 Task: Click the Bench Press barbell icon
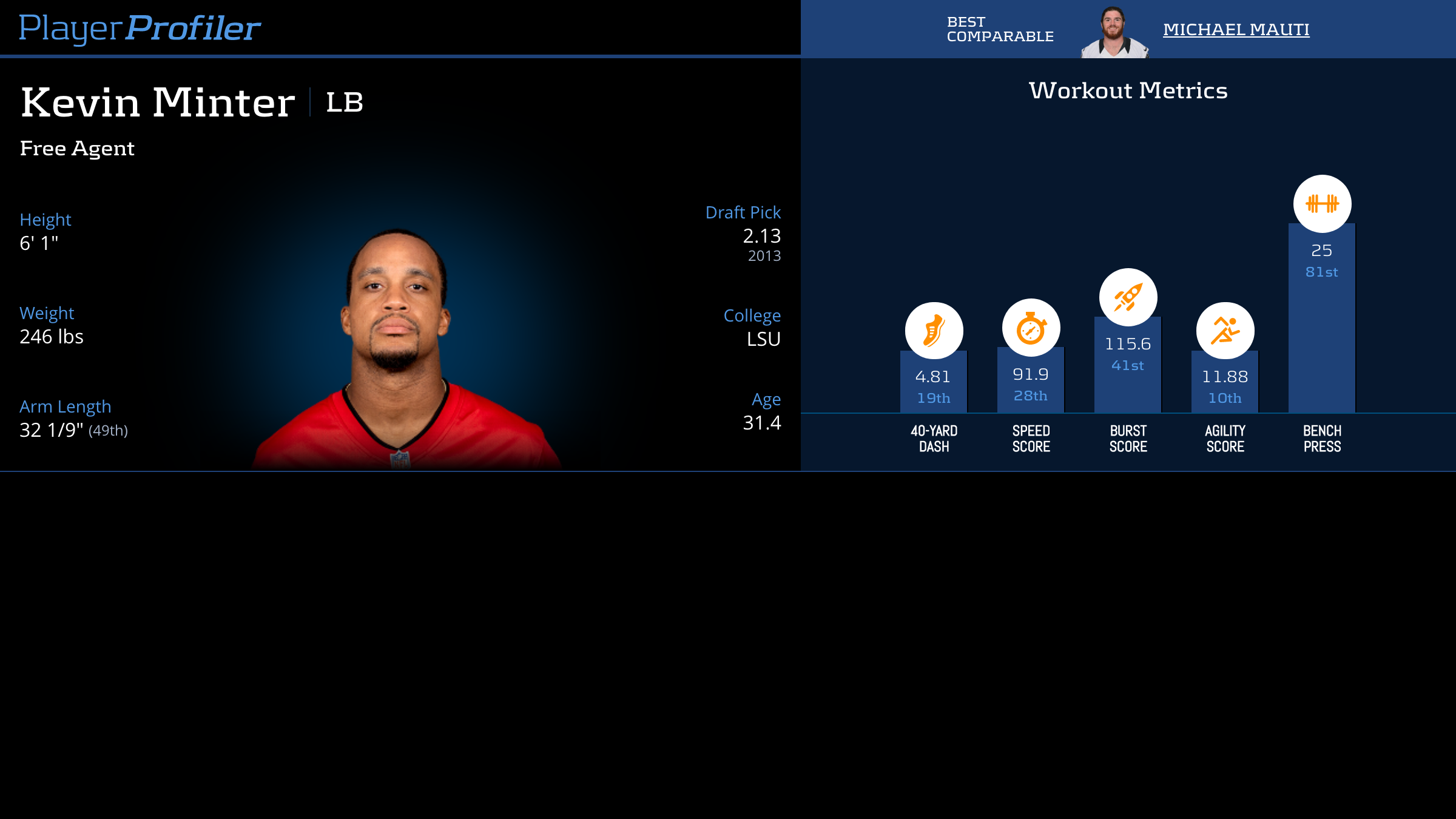point(1322,204)
